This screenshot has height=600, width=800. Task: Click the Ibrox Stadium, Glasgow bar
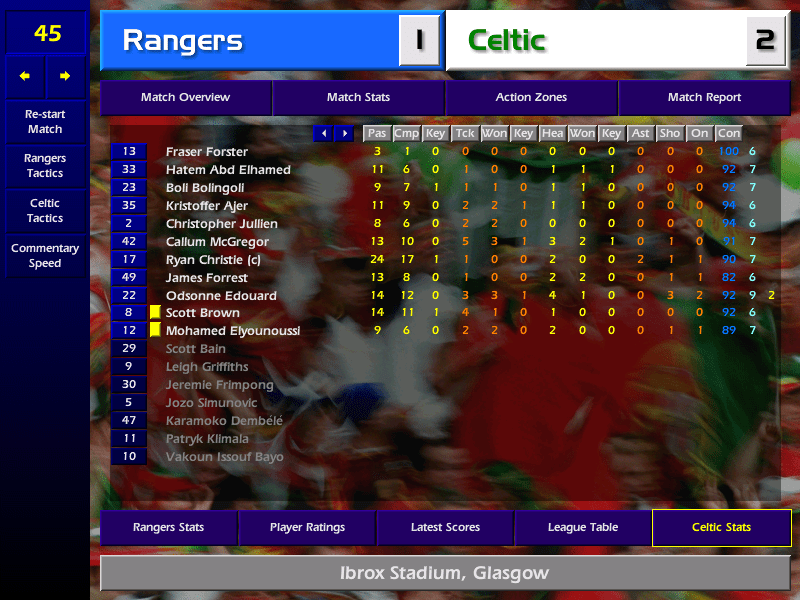(445, 574)
